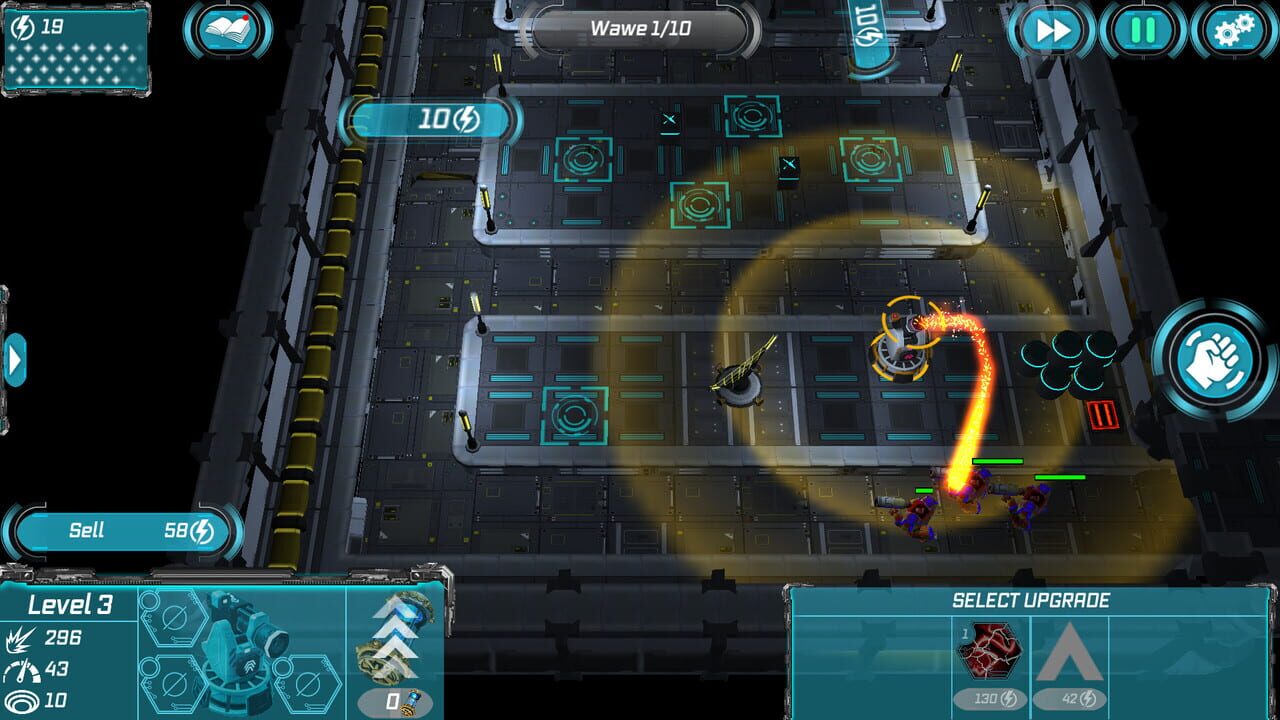
Task: Toggle the top-left empty hexagon upgrade slot
Action: 175,617
